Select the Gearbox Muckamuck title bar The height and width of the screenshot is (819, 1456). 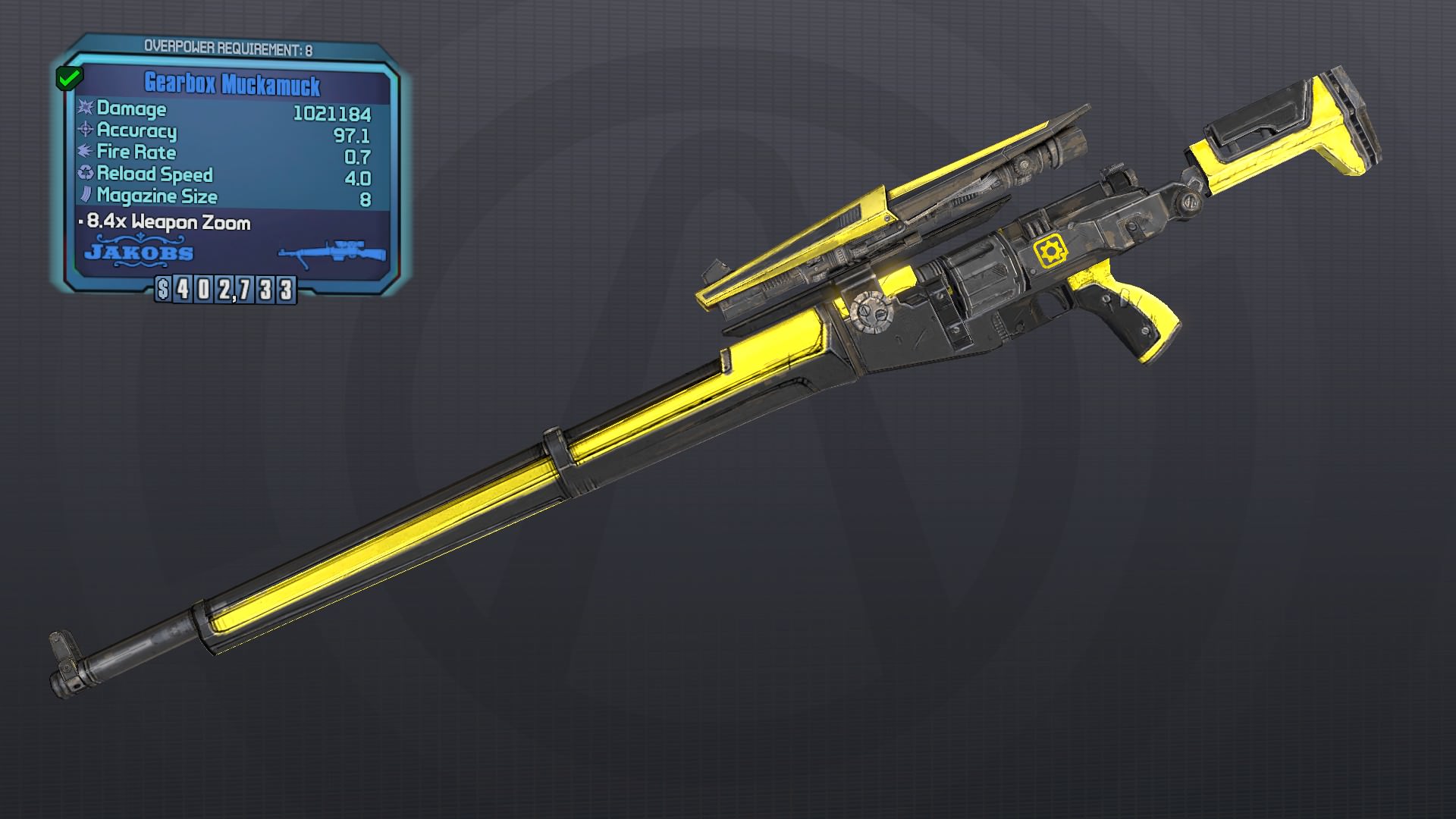pyautogui.click(x=234, y=83)
